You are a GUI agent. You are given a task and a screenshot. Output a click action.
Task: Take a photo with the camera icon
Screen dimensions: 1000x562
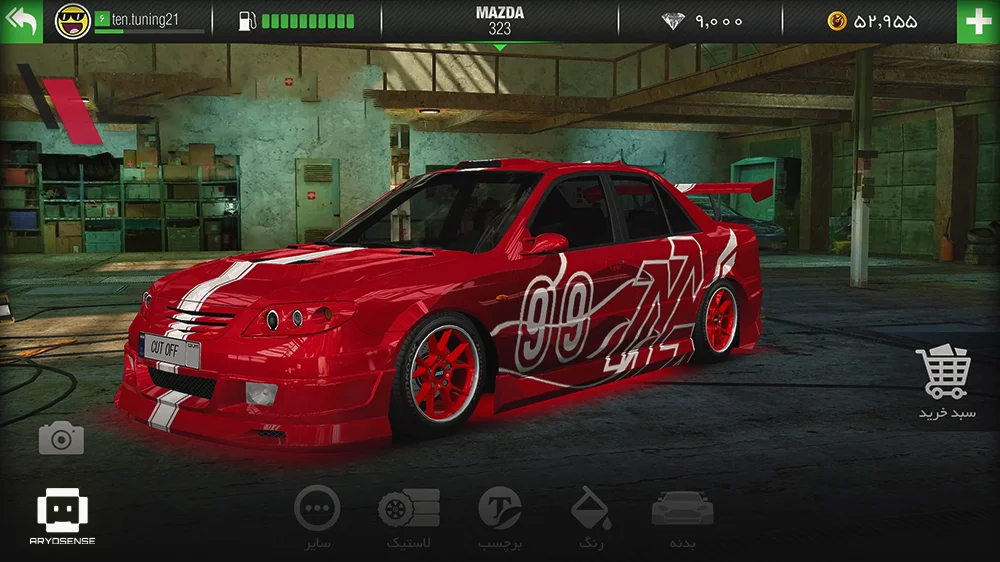pyautogui.click(x=61, y=438)
